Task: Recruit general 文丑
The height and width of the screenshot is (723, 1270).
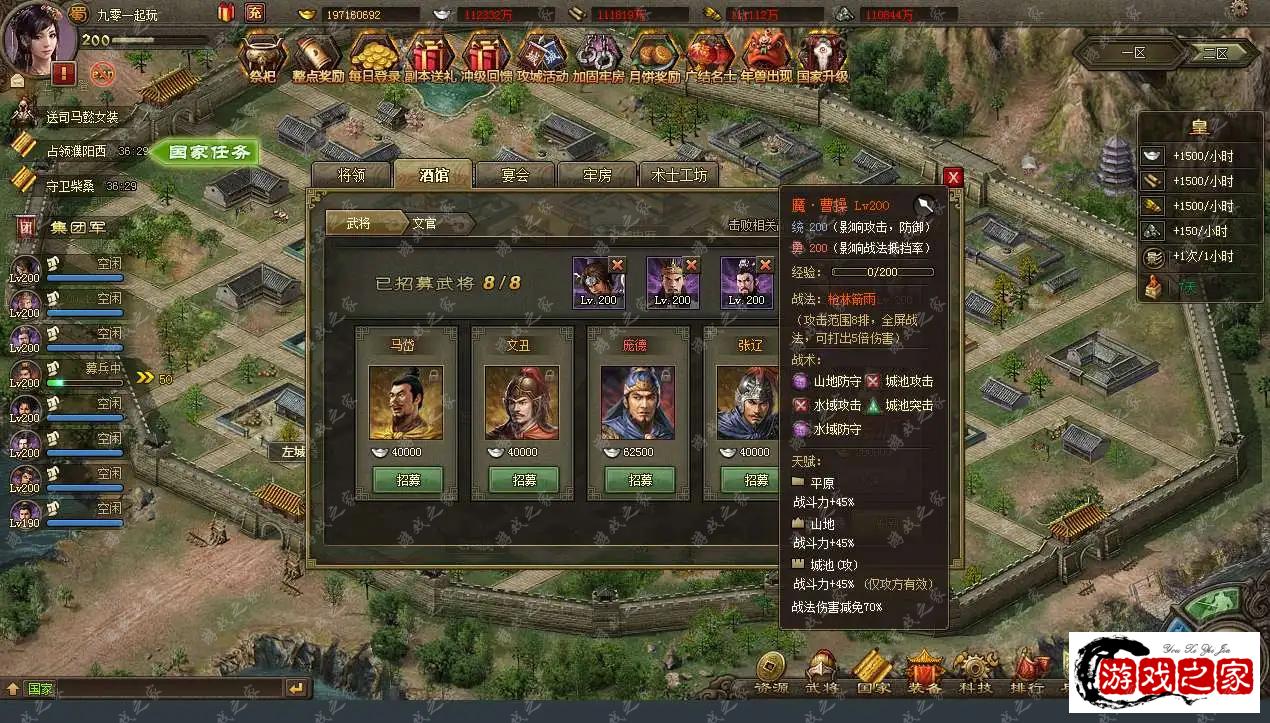Action: coord(523,480)
